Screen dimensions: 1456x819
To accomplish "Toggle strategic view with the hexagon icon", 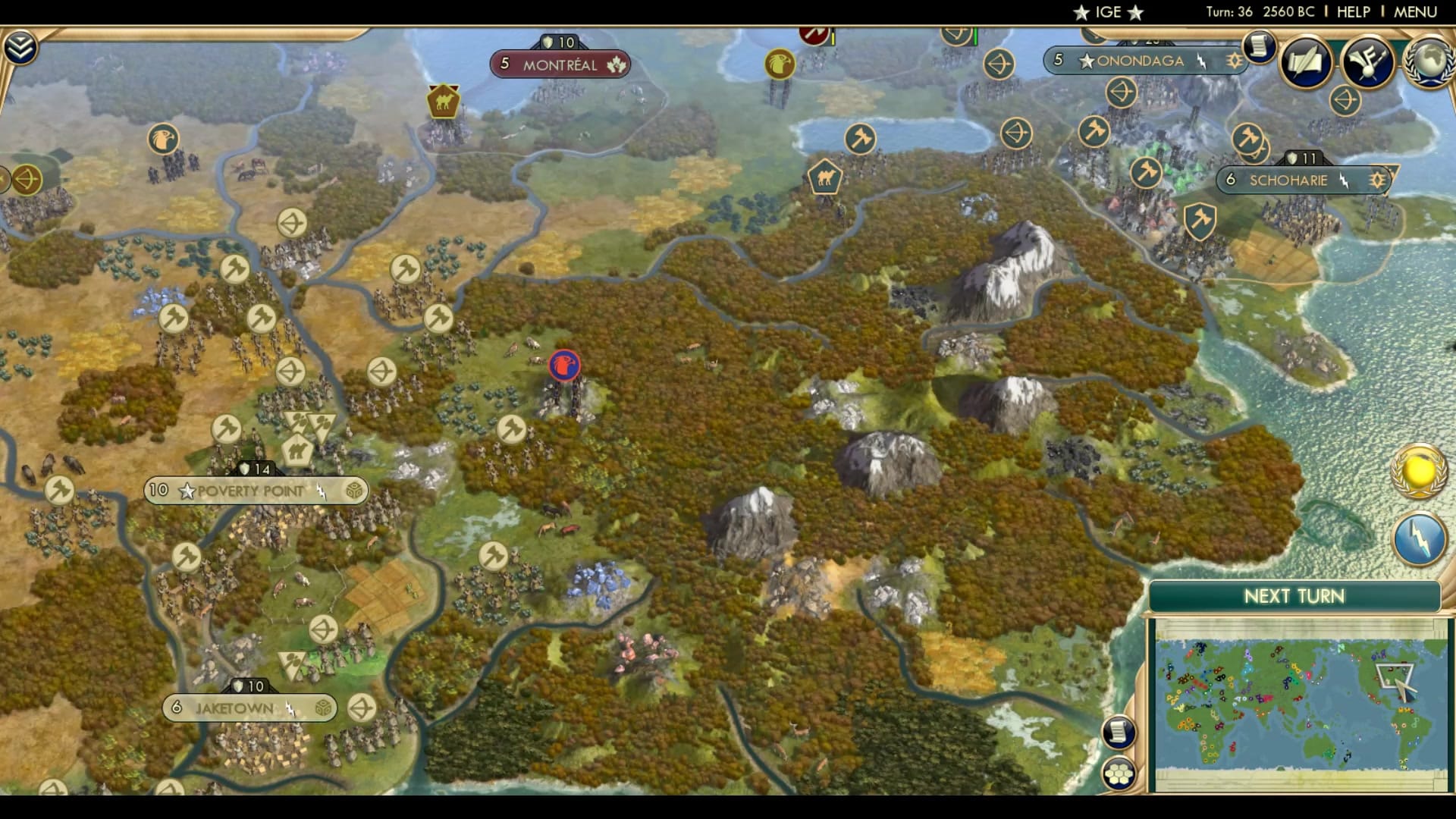I will 1119,773.
